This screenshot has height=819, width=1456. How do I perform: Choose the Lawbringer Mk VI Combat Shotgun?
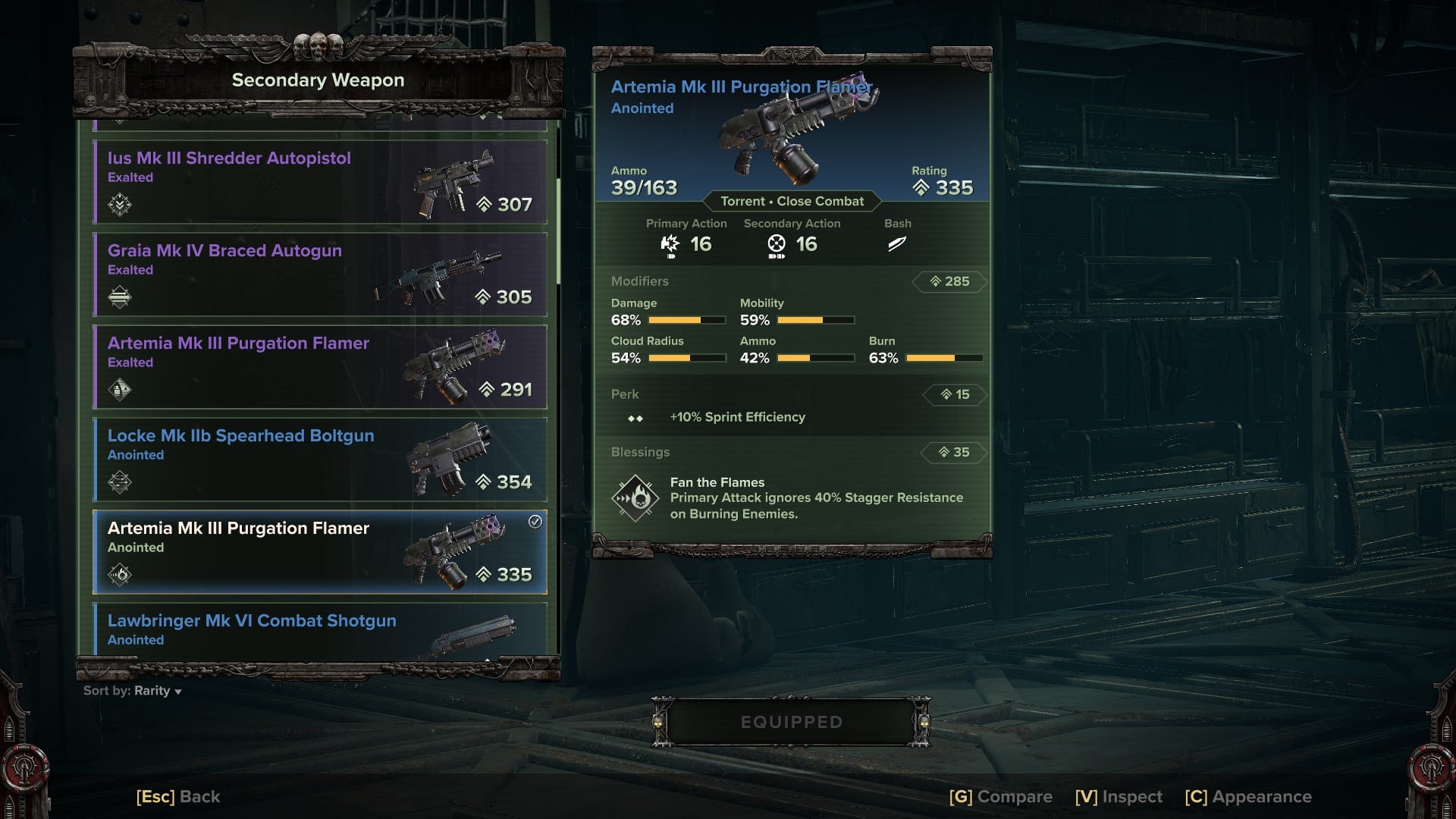point(319,629)
